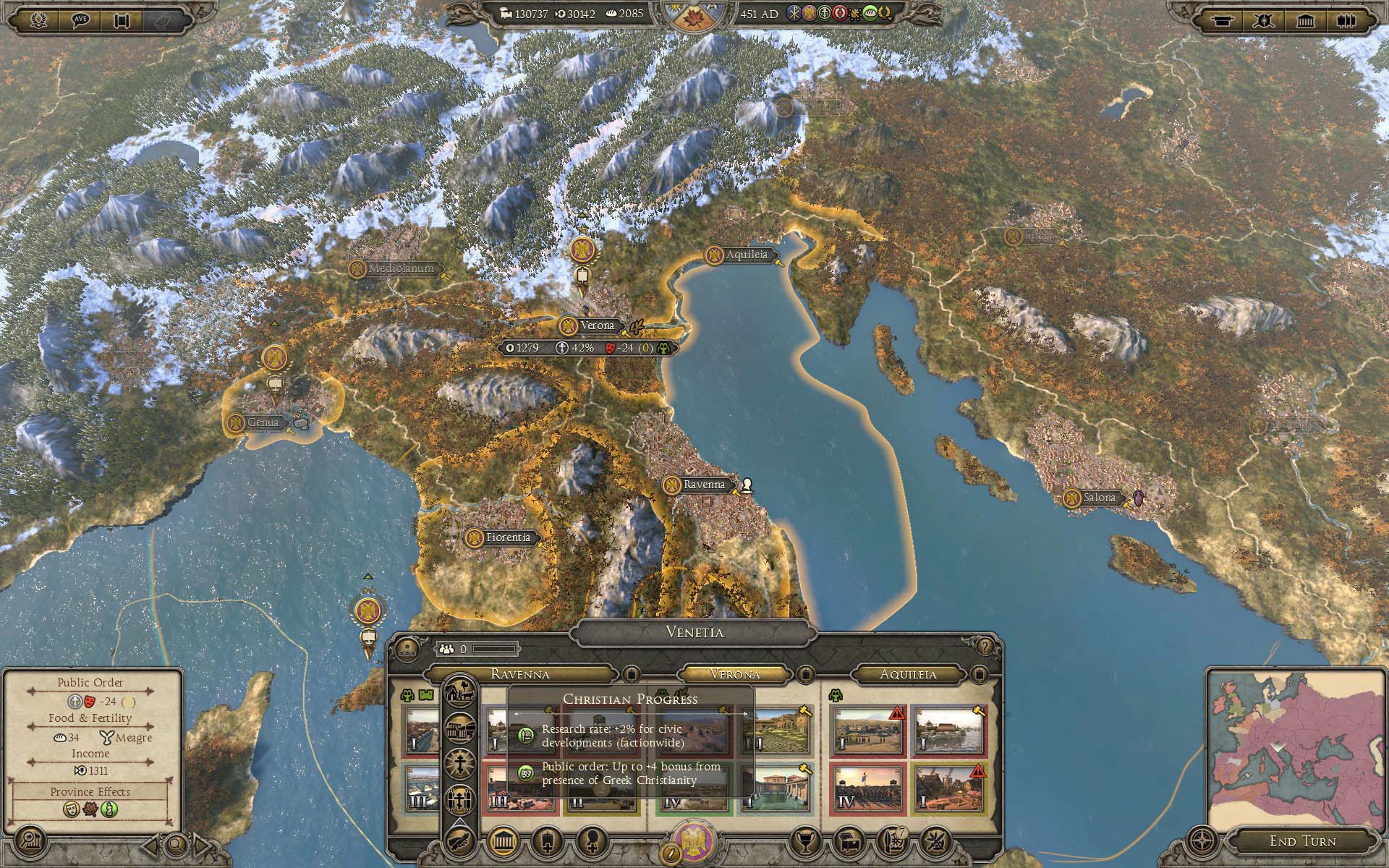End the current turn

[x=1302, y=841]
